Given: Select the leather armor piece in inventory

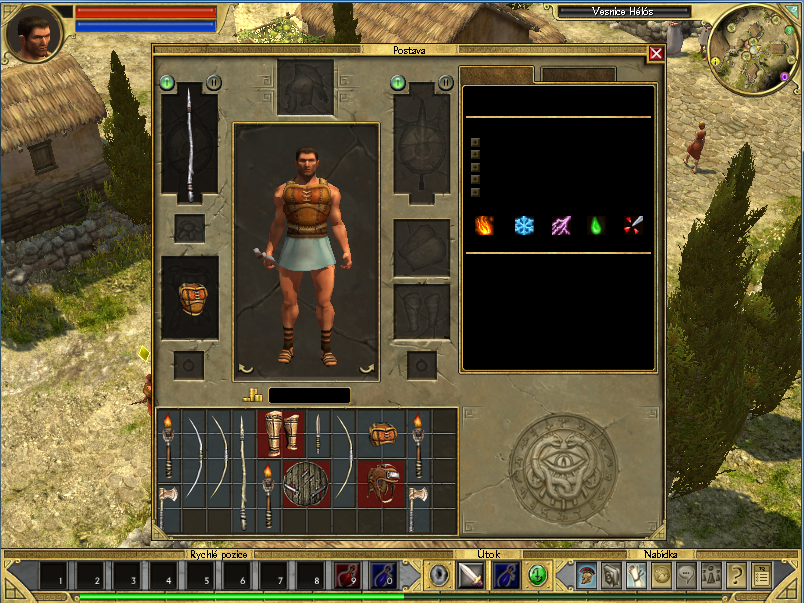Looking at the screenshot, I should pyautogui.click(x=381, y=434).
